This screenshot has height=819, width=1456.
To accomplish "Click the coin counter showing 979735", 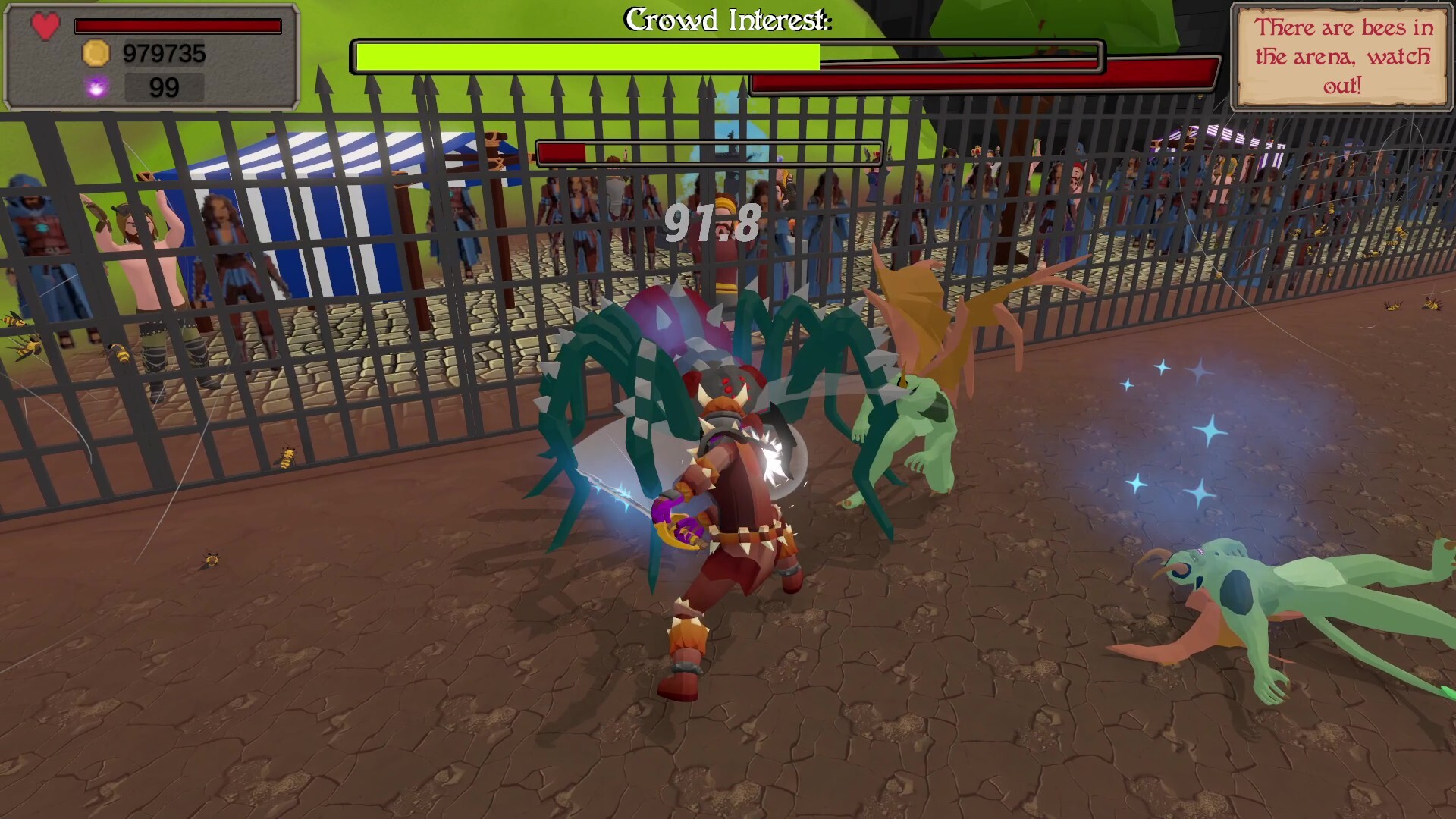I will (x=163, y=54).
